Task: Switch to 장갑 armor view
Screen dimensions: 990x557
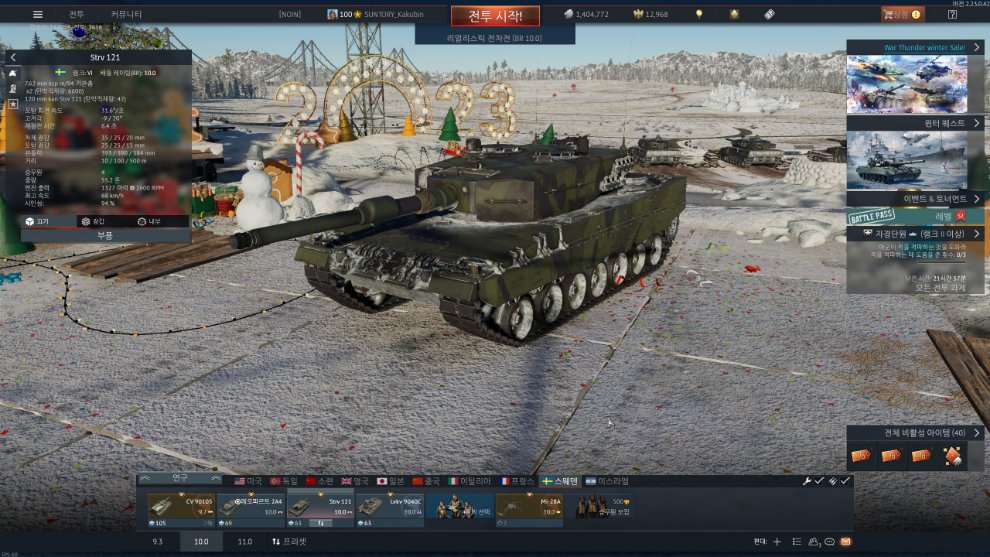Action: point(93,221)
